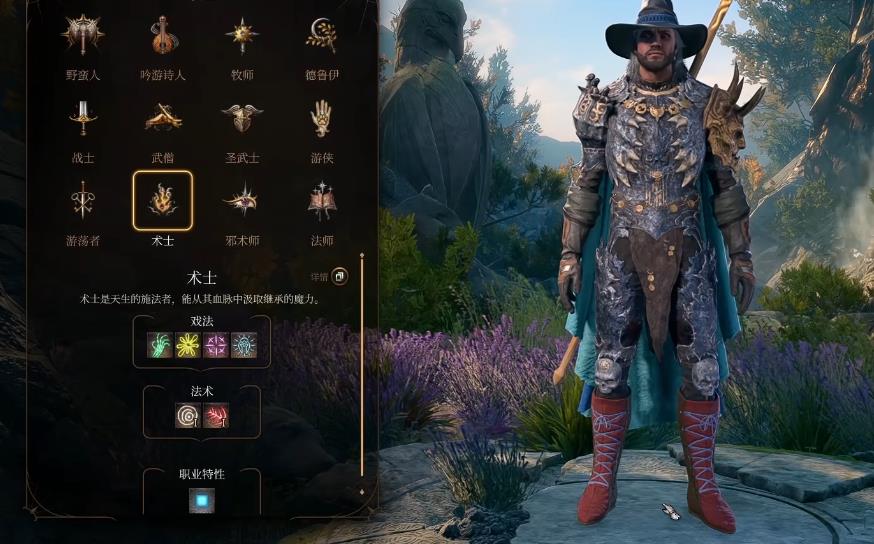Inspect the blue square class feature icon
Viewport: 874px width, 544px height.
click(202, 499)
